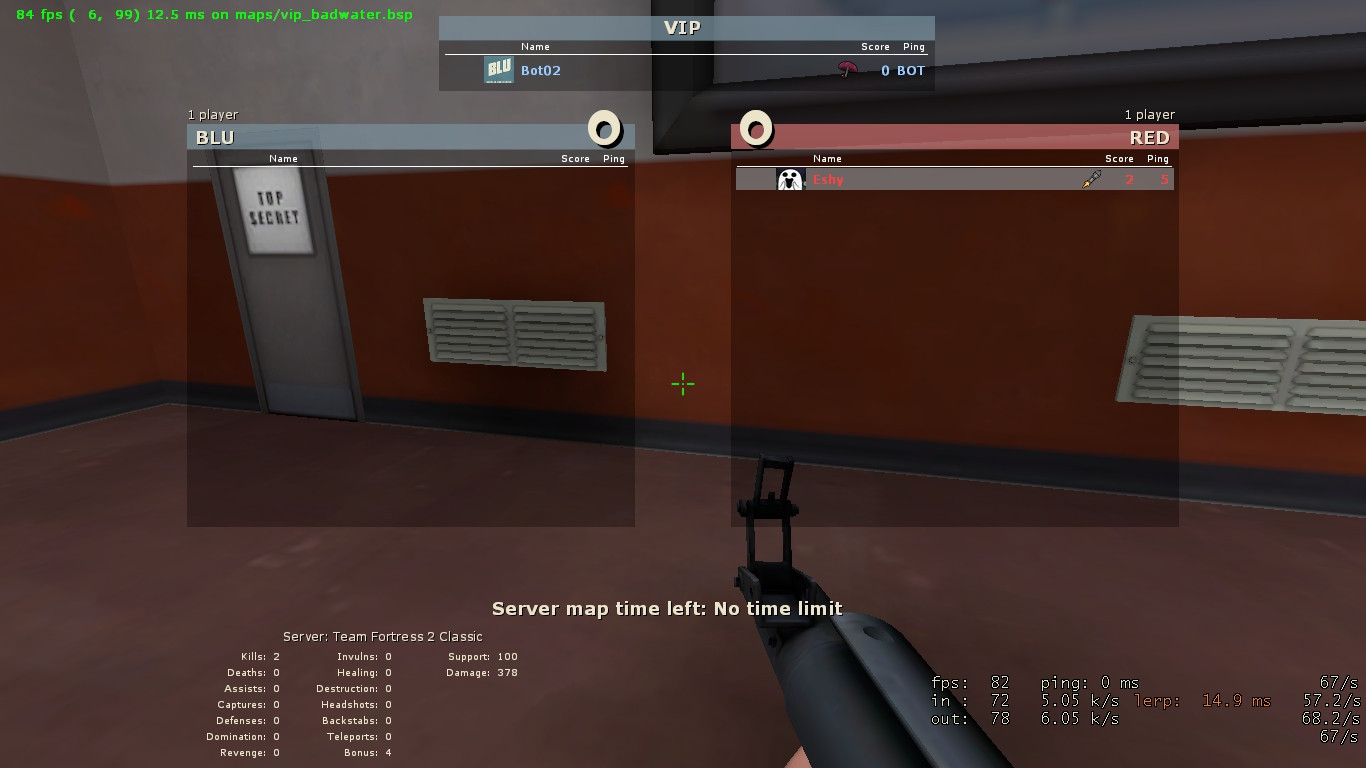Screen dimensions: 1366x768
Task: Click Bot02's name in the VIP list
Action: [x=539, y=71]
